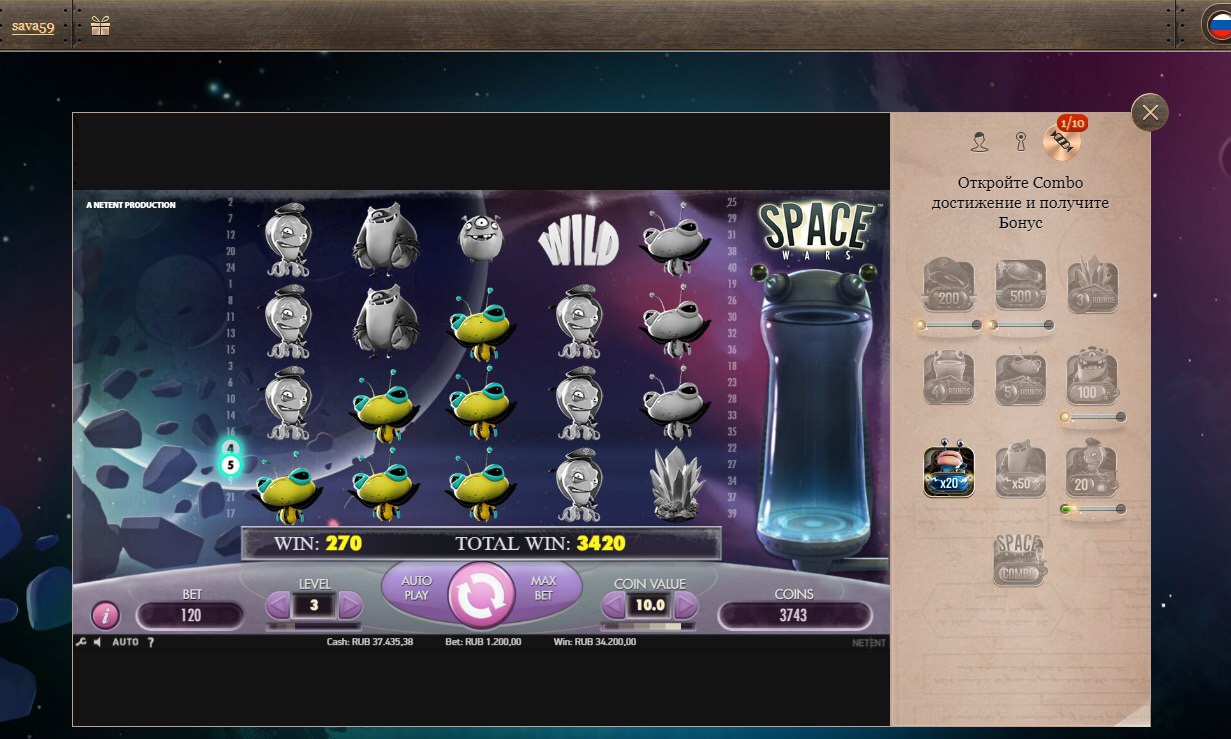The height and width of the screenshot is (739, 1231).
Task: Select the unlocked x20 achievement badge
Action: click(x=948, y=472)
